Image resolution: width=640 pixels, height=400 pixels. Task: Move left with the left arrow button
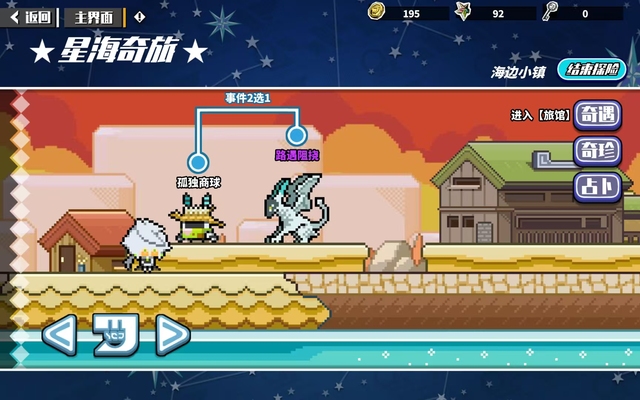[x=58, y=335]
